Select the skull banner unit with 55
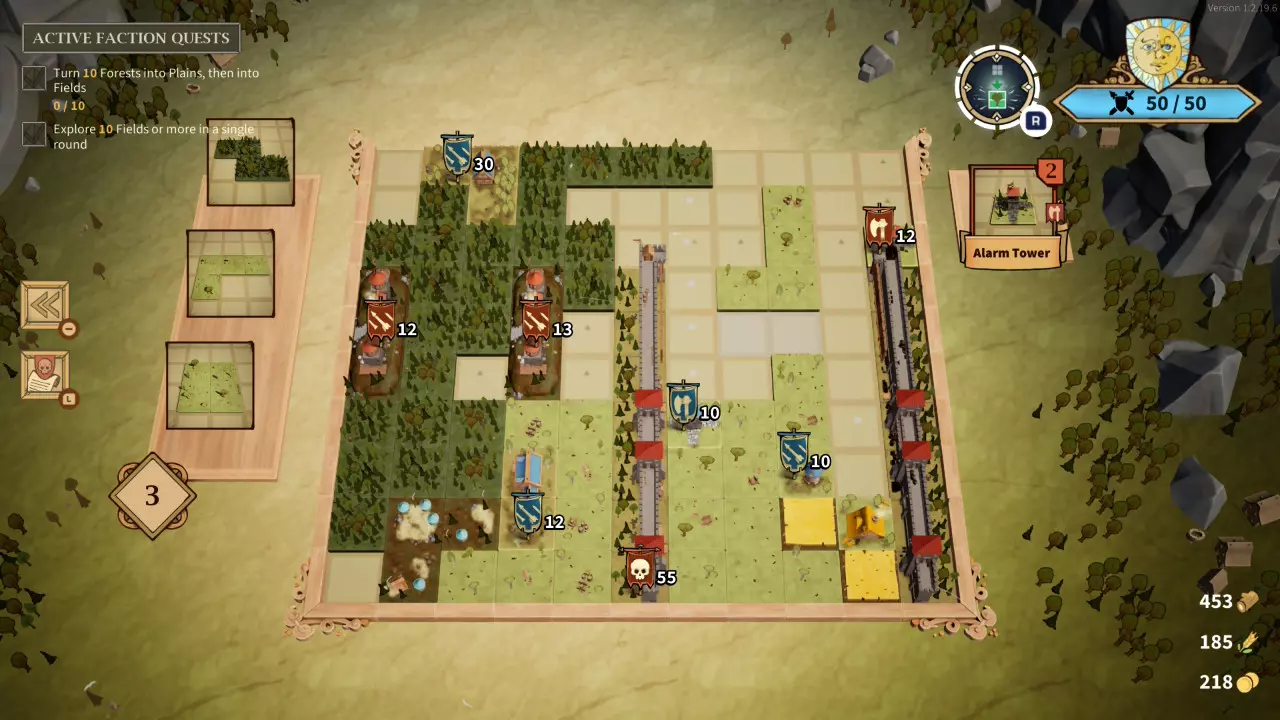The image size is (1280, 720). pyautogui.click(x=640, y=570)
